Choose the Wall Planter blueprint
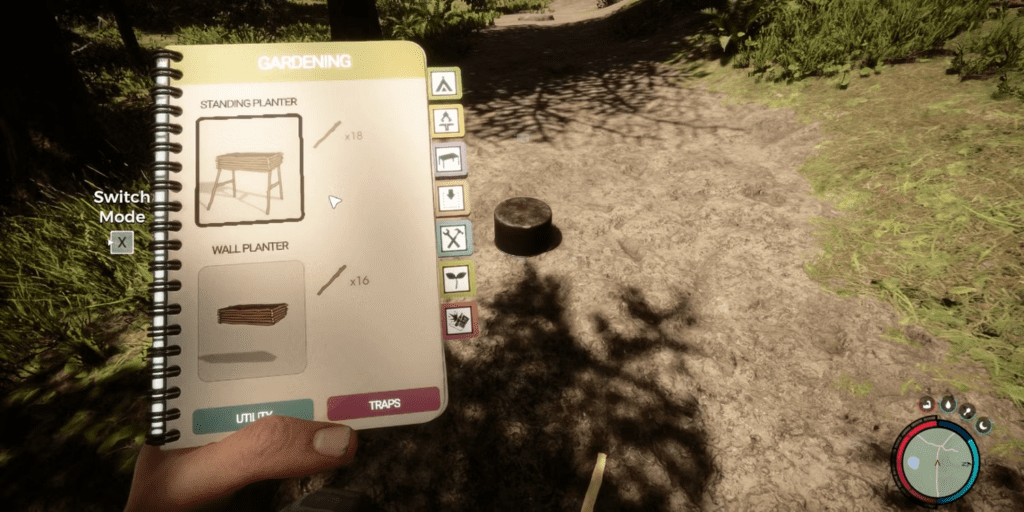This screenshot has width=1024, height=512. click(252, 319)
